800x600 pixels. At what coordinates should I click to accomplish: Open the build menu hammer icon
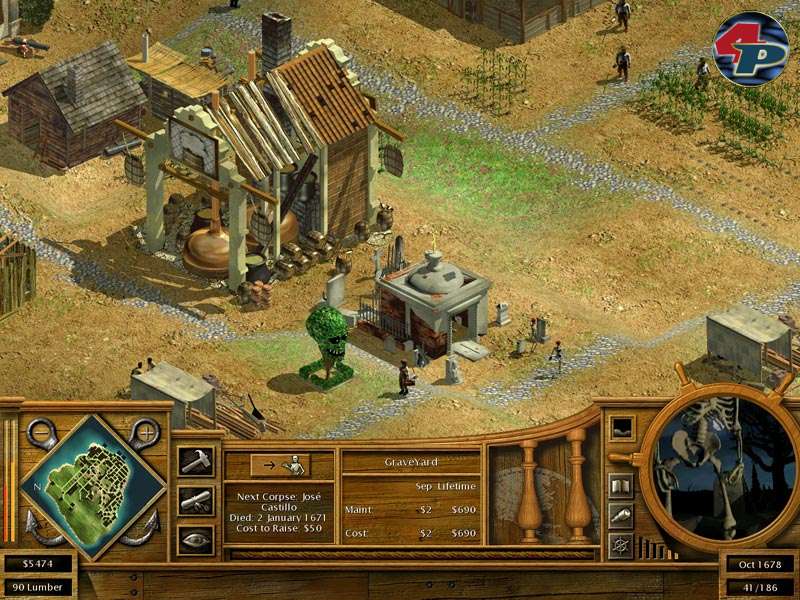click(x=195, y=461)
